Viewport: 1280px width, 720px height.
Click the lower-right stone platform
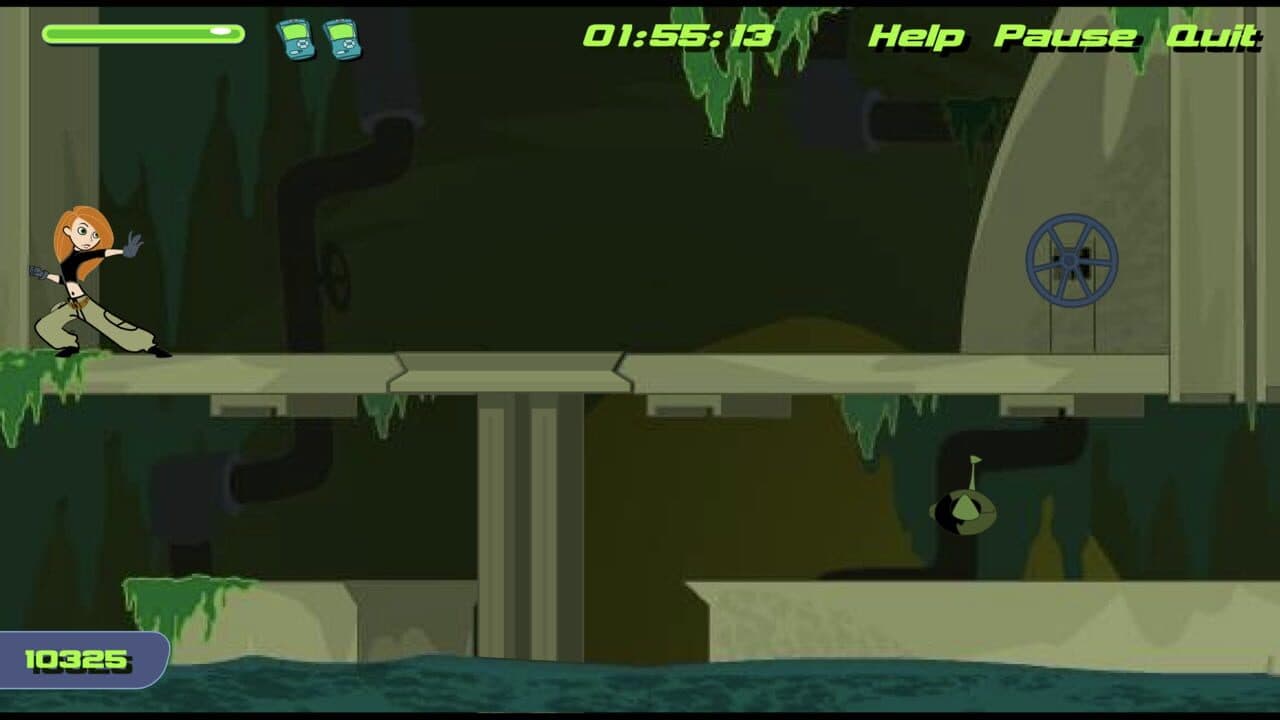click(980, 610)
